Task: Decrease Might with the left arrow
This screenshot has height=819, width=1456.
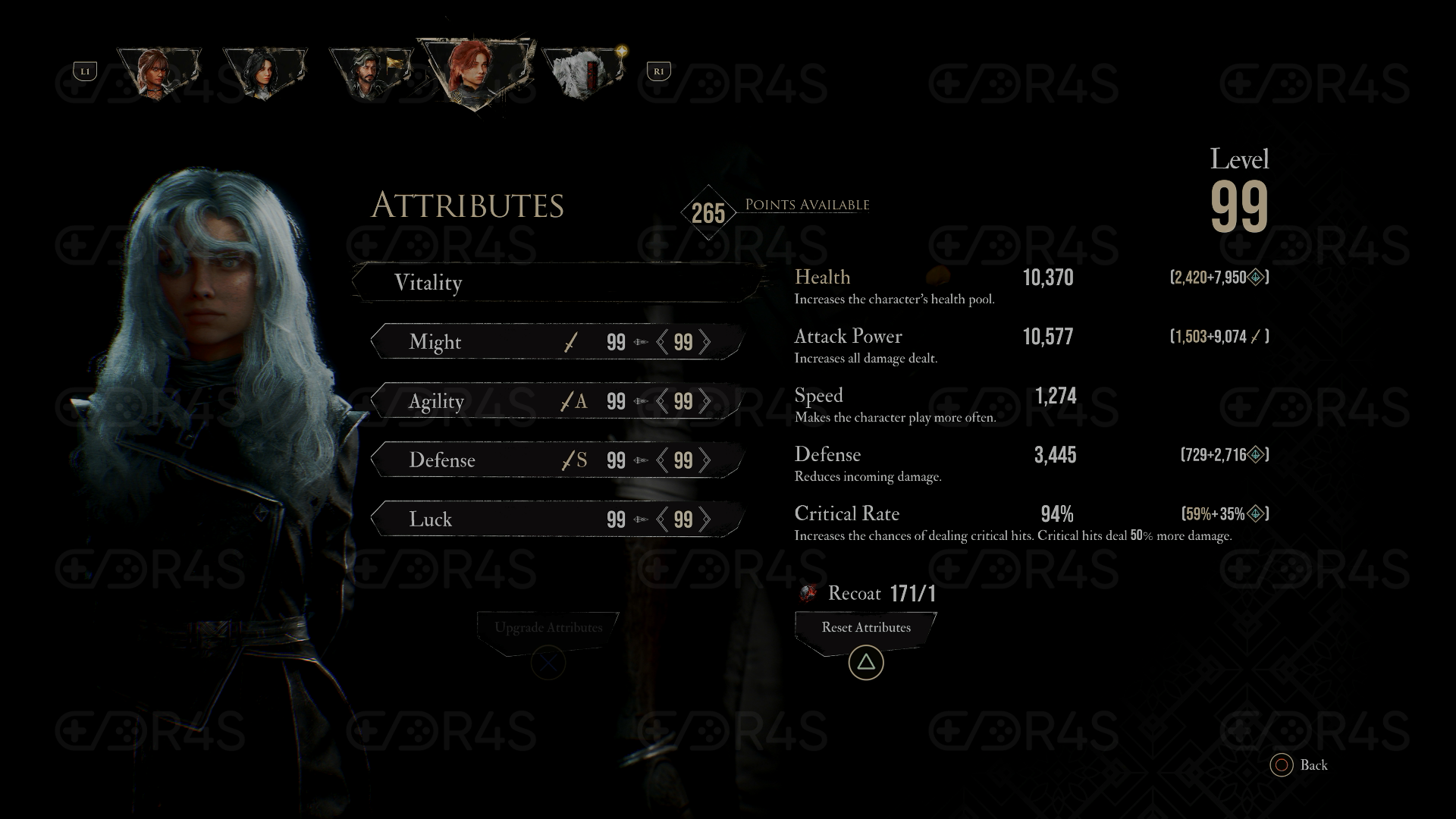Action: click(x=662, y=342)
